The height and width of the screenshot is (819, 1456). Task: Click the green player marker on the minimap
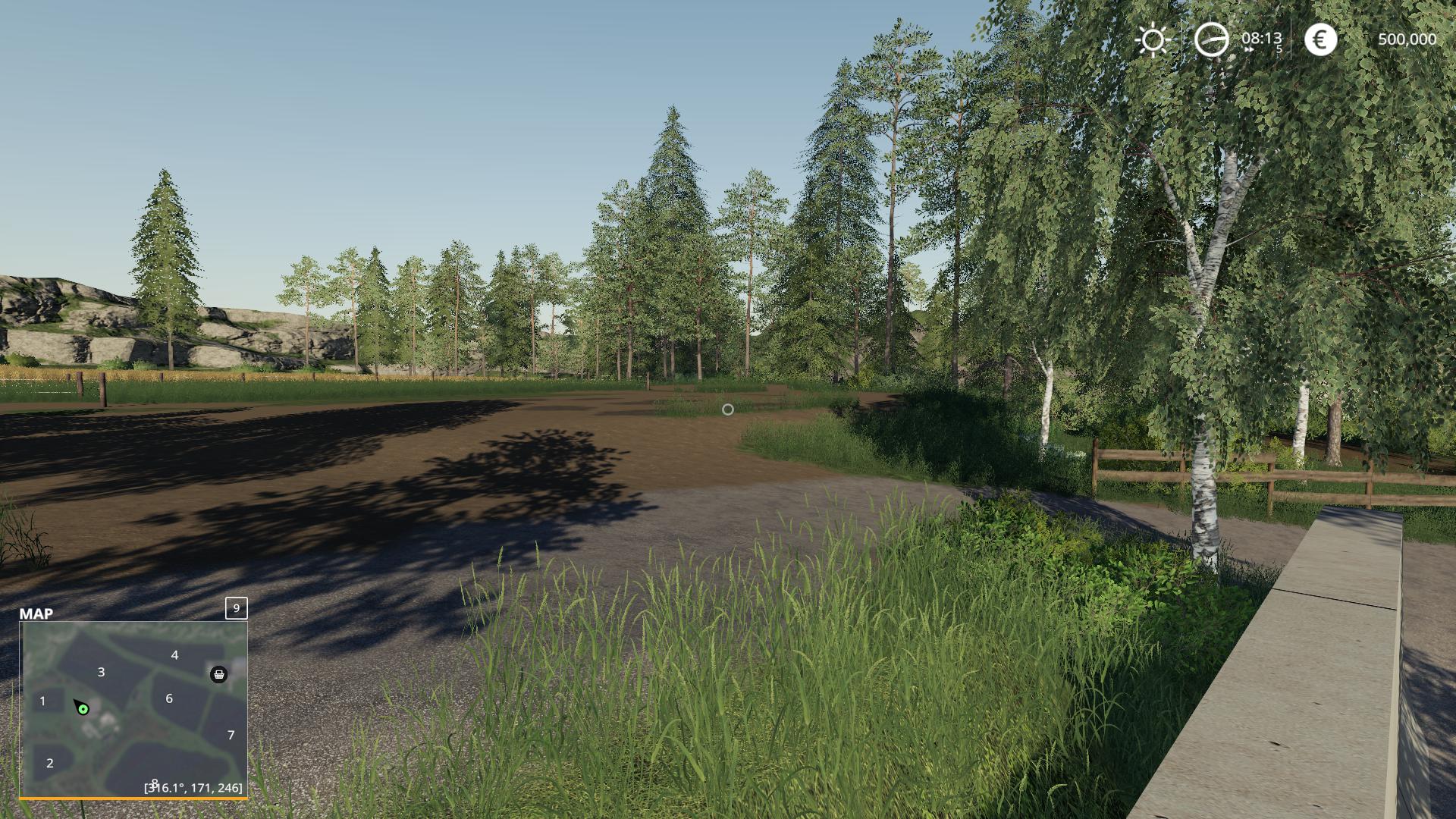click(83, 710)
